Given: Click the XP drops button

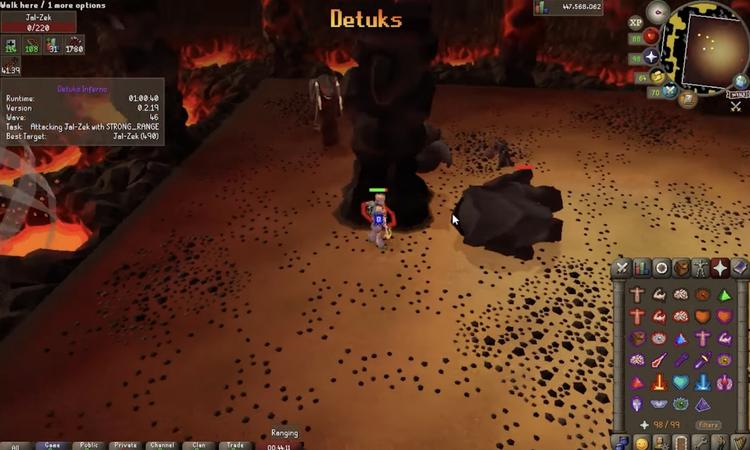Looking at the screenshot, I should coord(636,22).
